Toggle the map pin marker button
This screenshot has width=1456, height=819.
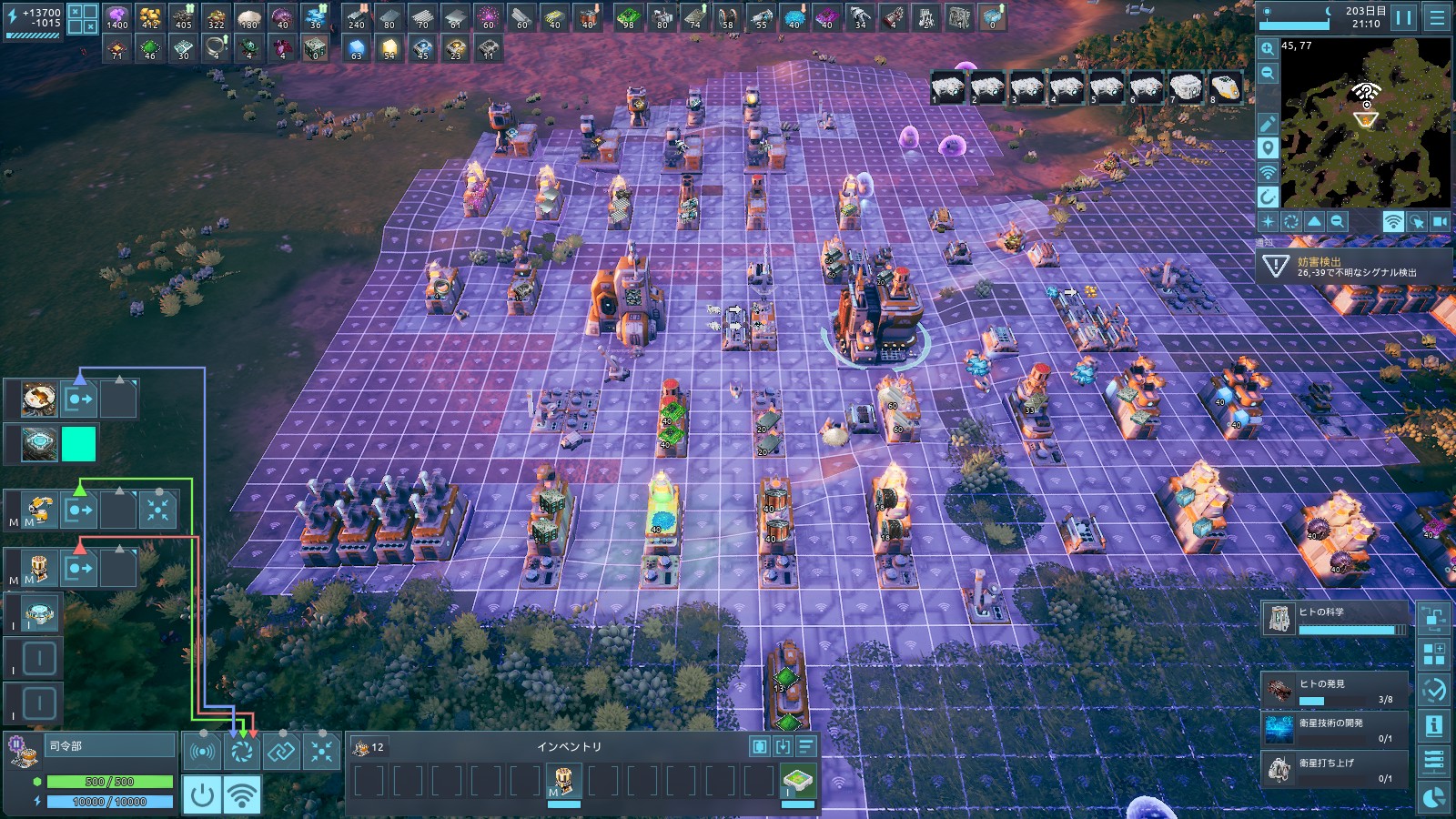(1268, 148)
